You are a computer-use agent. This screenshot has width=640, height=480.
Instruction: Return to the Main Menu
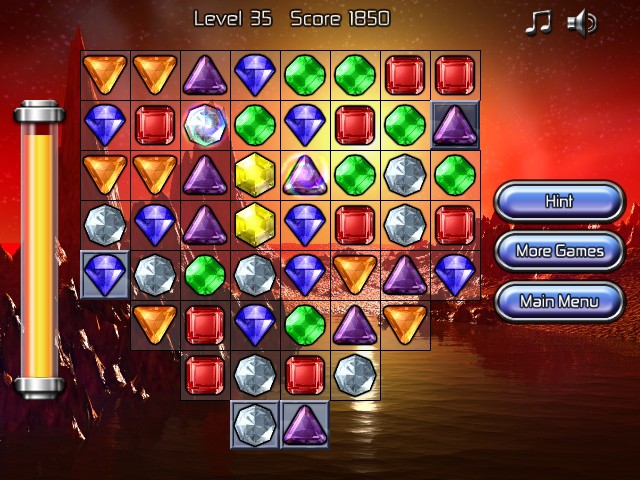pos(559,300)
